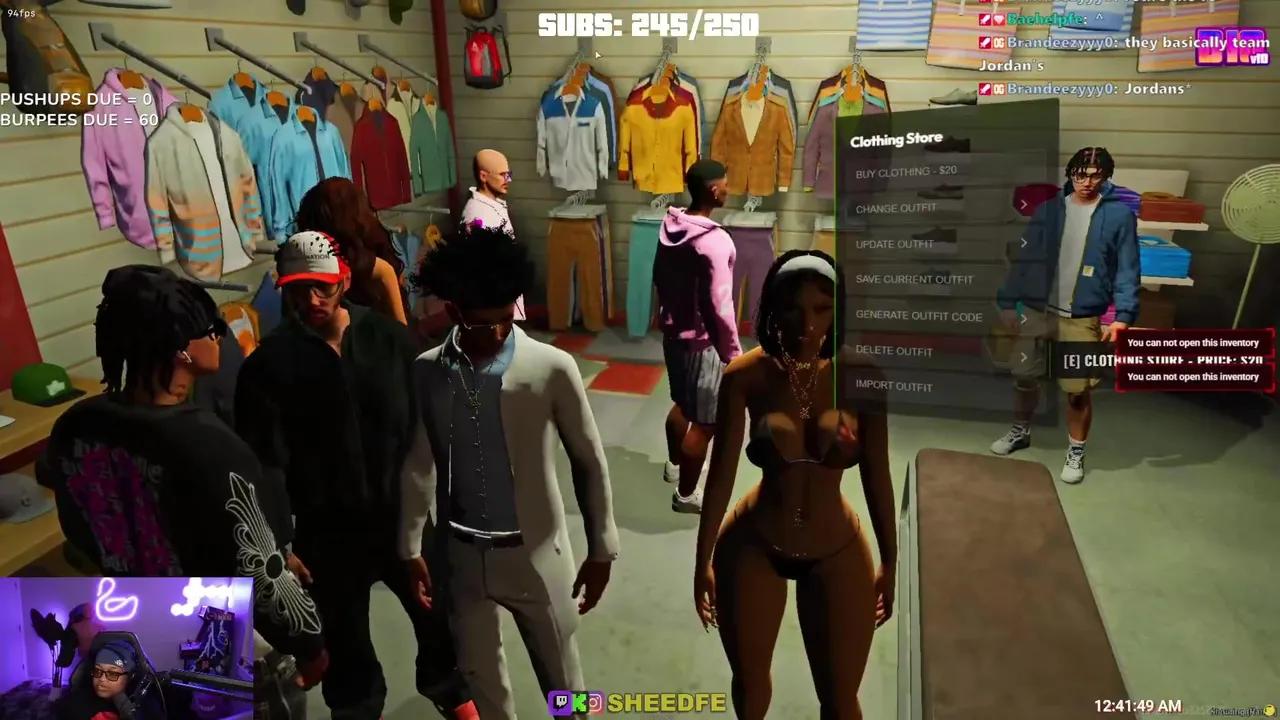Select Import Outfit from the menu

coord(892,386)
